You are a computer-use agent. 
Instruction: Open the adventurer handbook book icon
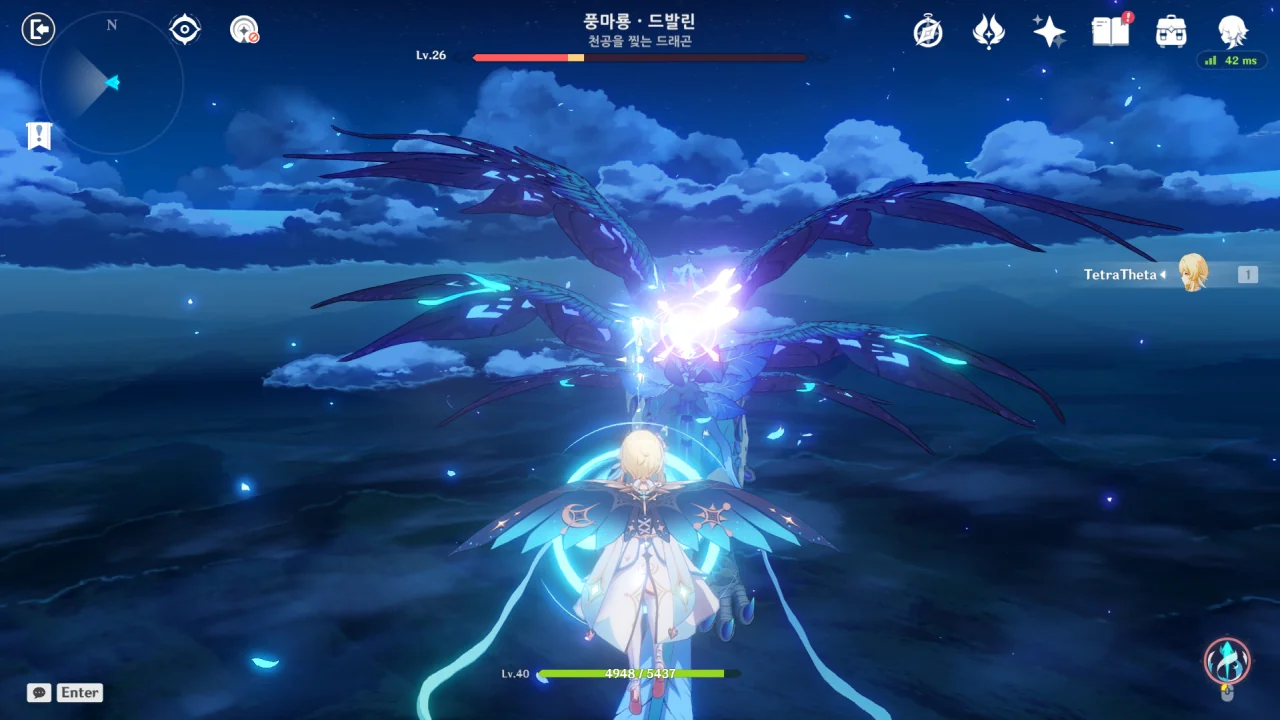click(x=1110, y=32)
